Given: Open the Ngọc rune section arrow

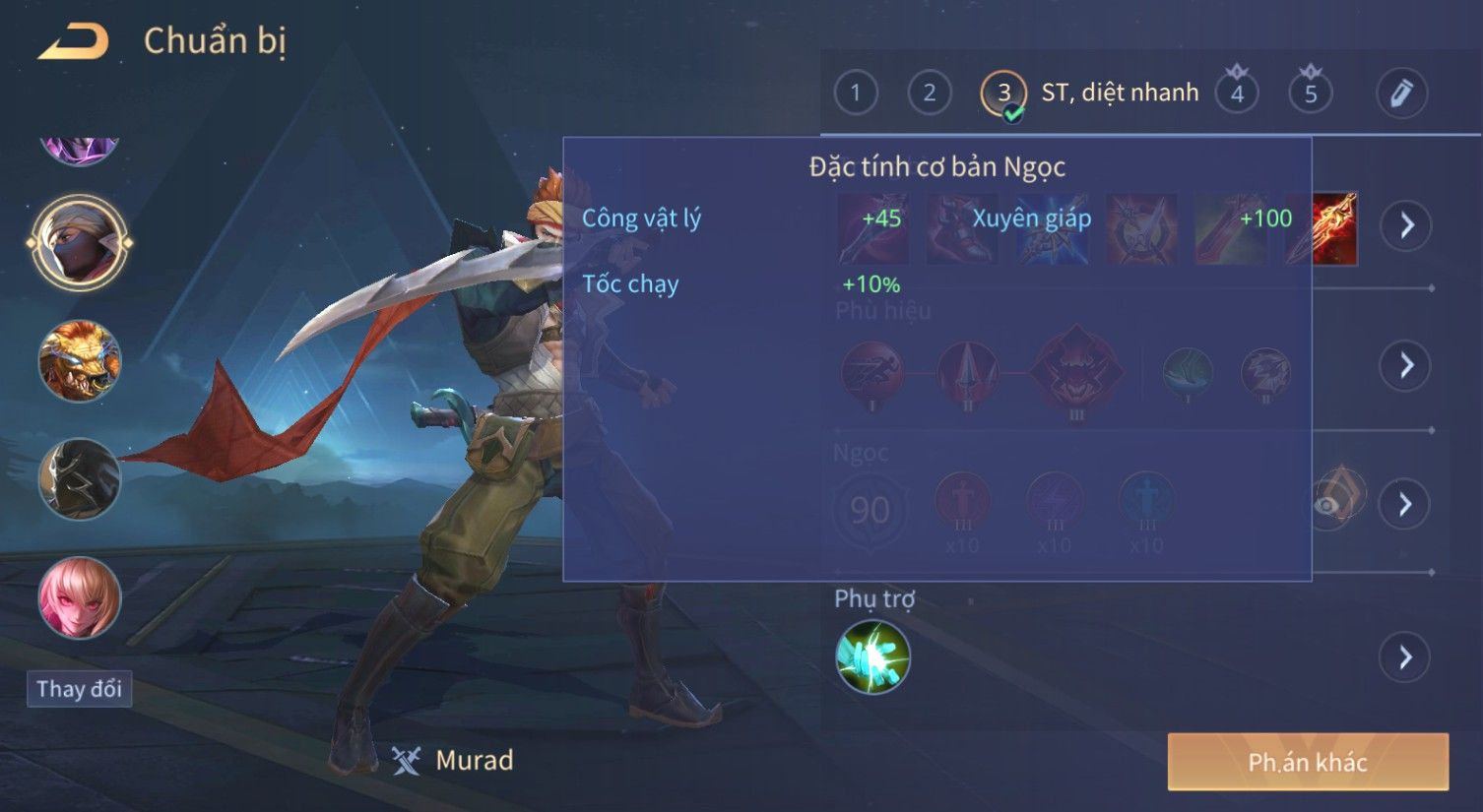Looking at the screenshot, I should [1406, 504].
